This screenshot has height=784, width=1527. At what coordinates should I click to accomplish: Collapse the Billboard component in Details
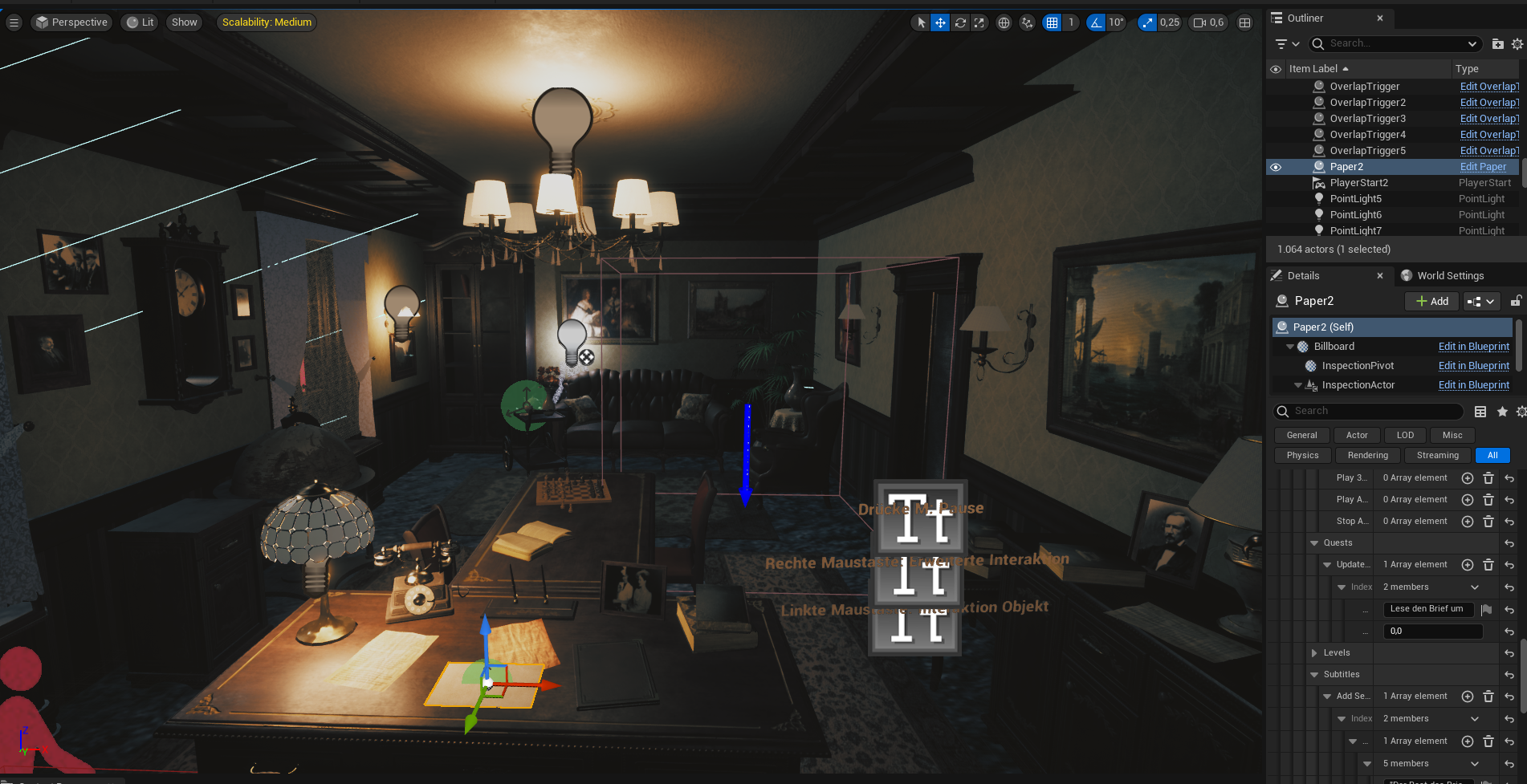click(1290, 346)
